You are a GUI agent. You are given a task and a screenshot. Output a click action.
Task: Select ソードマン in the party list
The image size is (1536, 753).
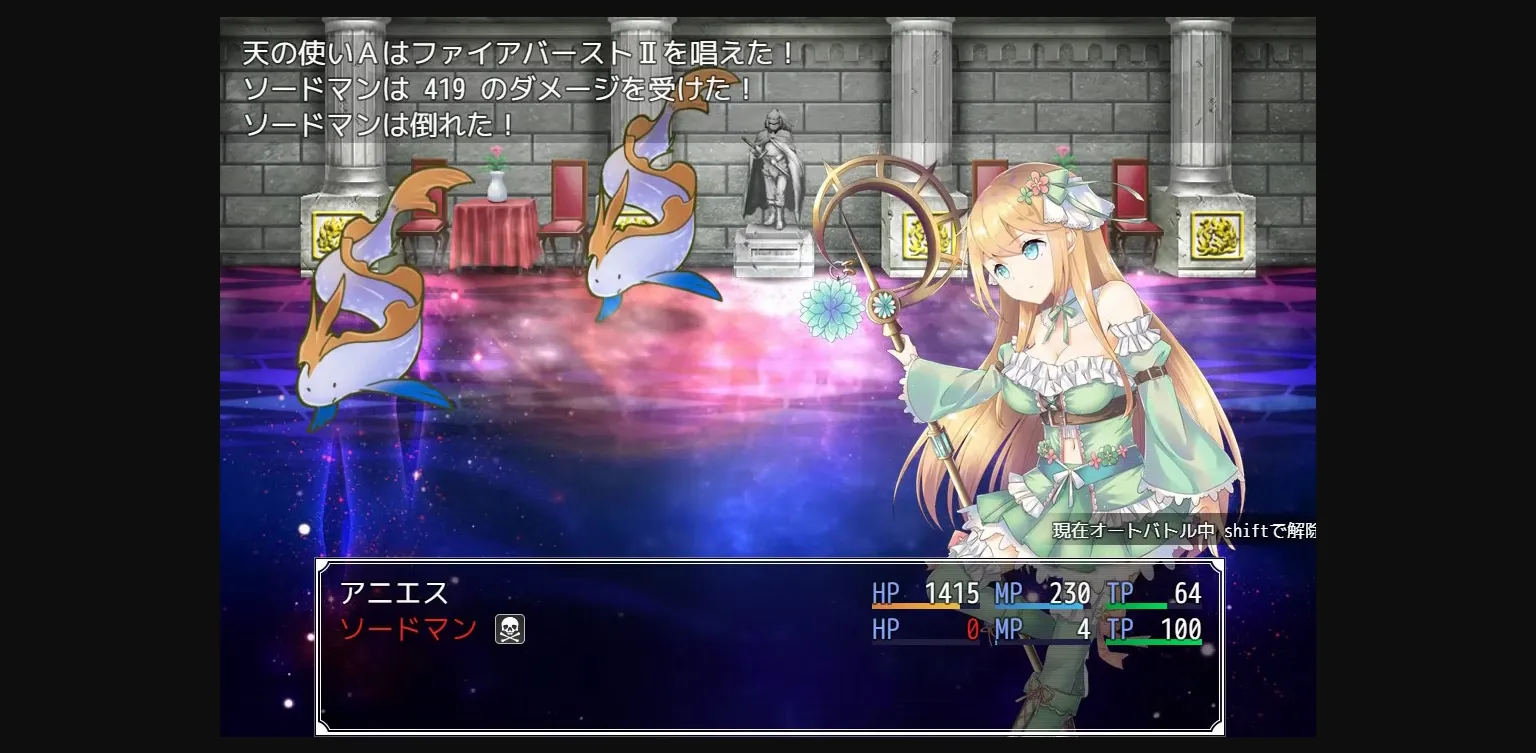tap(410, 630)
